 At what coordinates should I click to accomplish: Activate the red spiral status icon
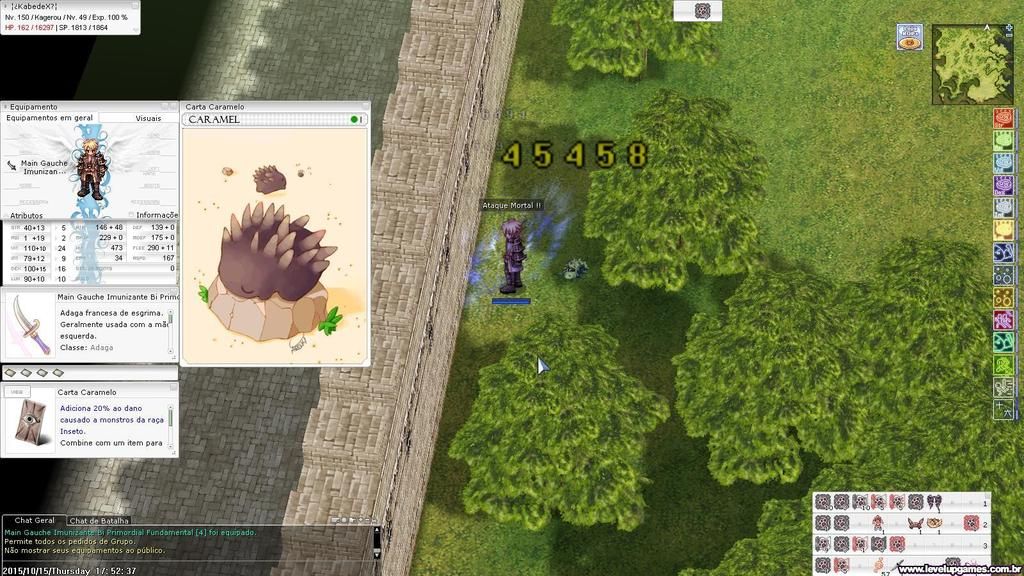click(x=1004, y=118)
